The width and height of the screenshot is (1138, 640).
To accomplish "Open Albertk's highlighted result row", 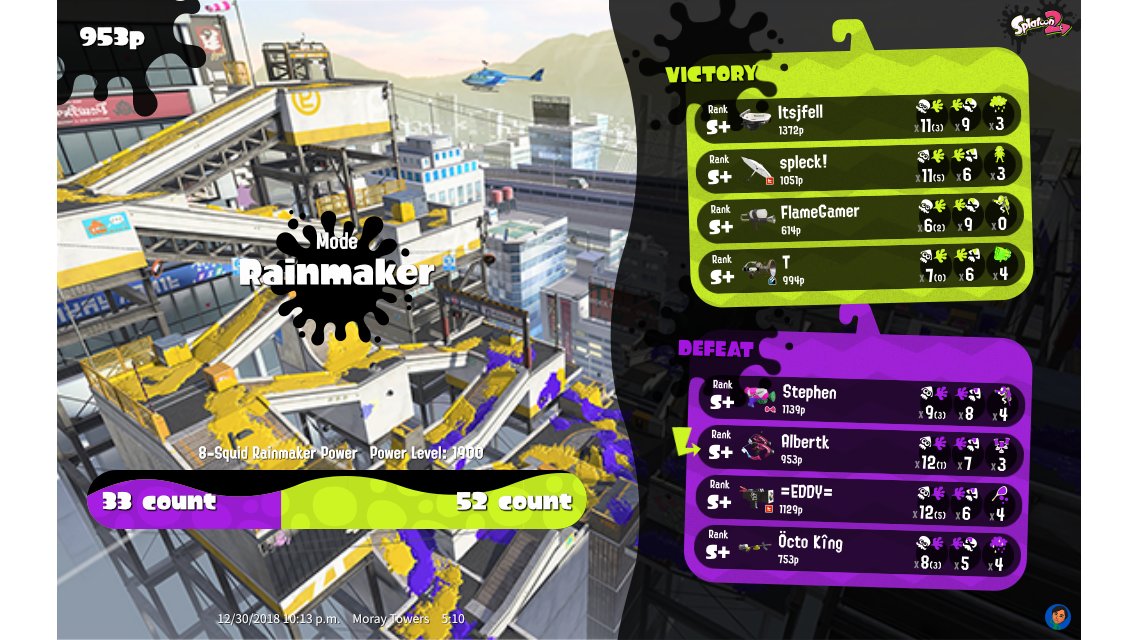I will 860,449.
